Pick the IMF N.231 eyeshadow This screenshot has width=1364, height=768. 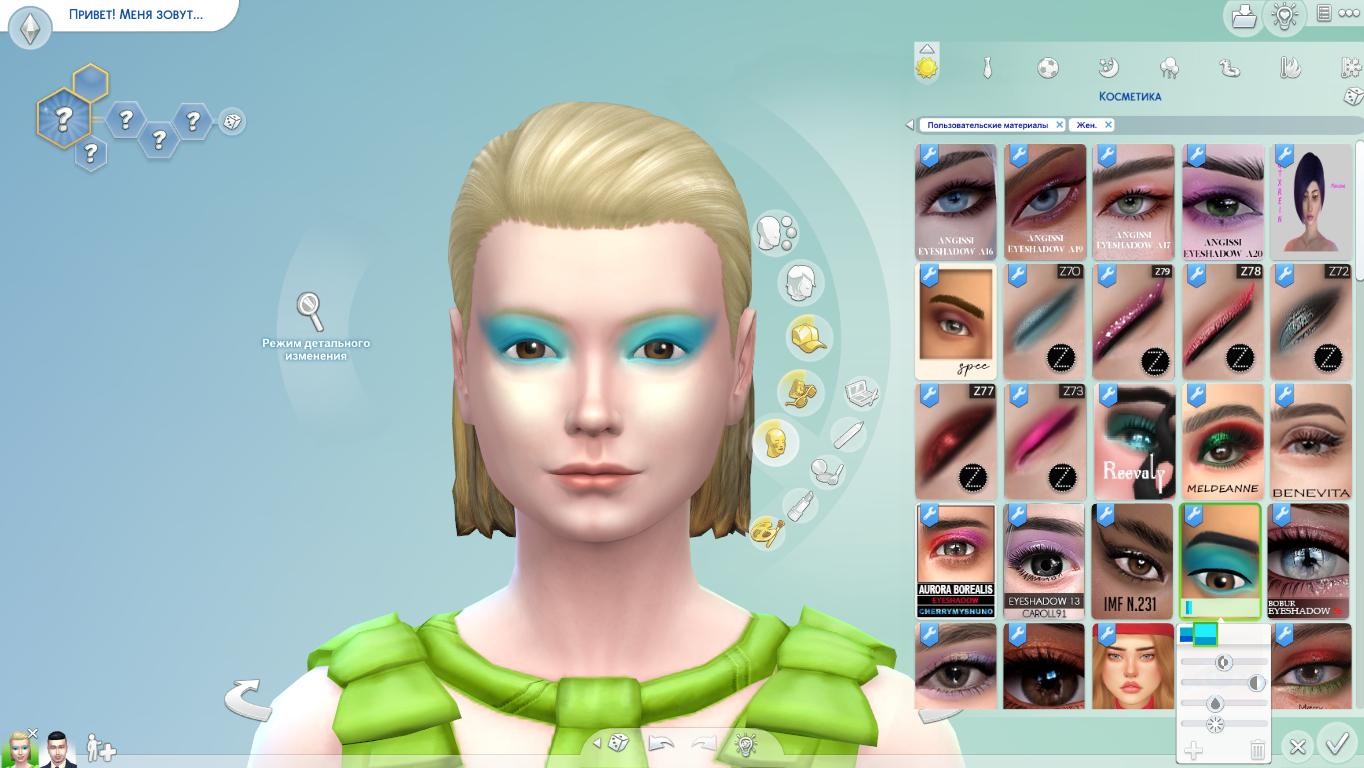click(x=1132, y=561)
